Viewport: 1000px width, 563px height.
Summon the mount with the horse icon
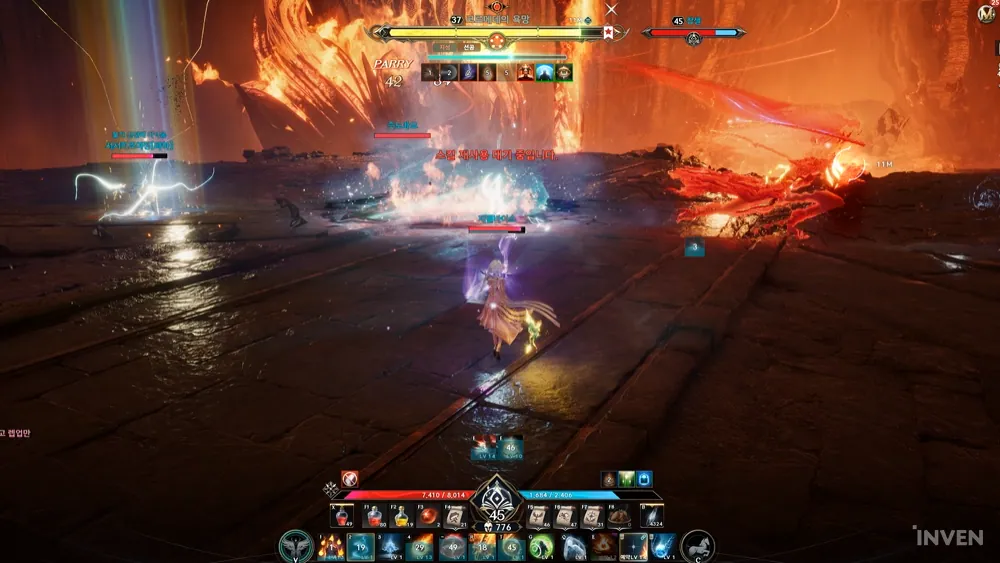698,547
